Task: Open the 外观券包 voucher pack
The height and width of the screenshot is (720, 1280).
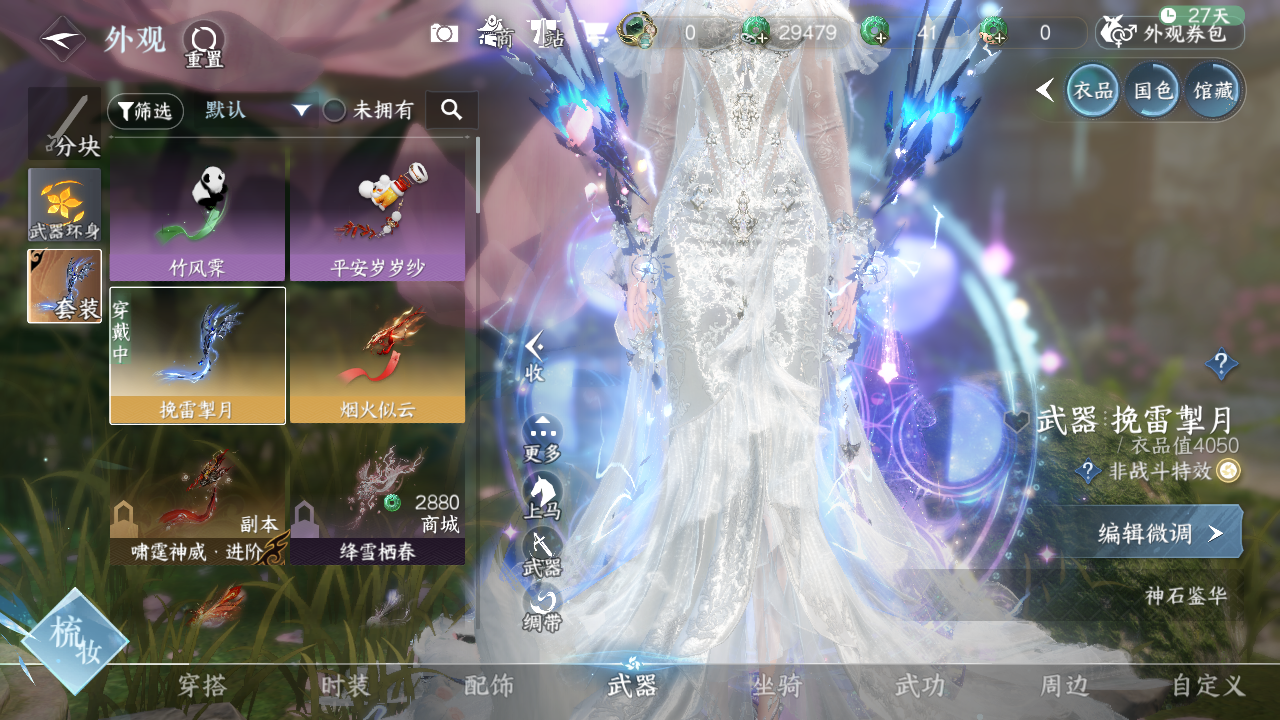Action: click(1170, 33)
